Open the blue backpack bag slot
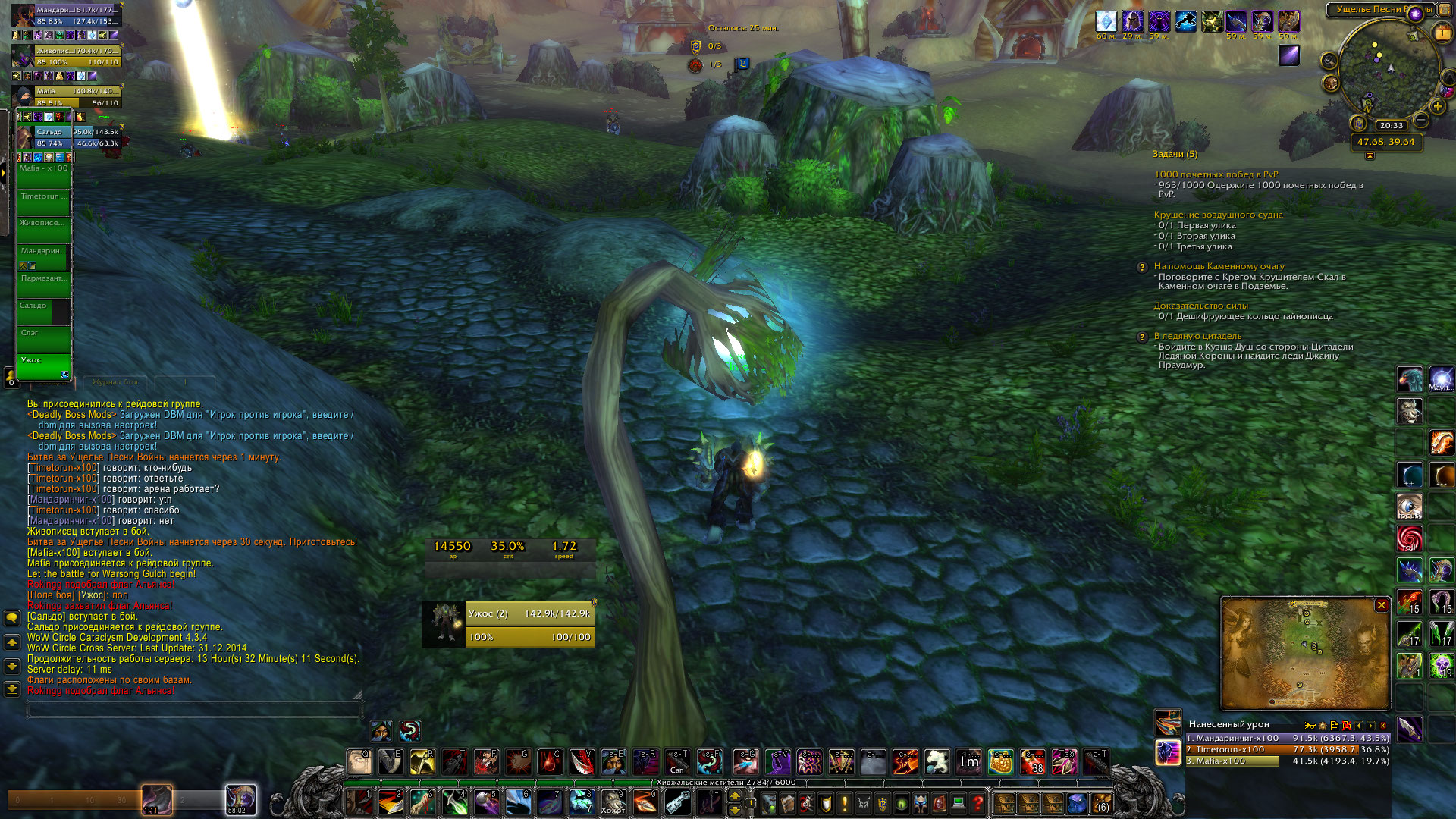The image size is (1456, 819). (1077, 802)
